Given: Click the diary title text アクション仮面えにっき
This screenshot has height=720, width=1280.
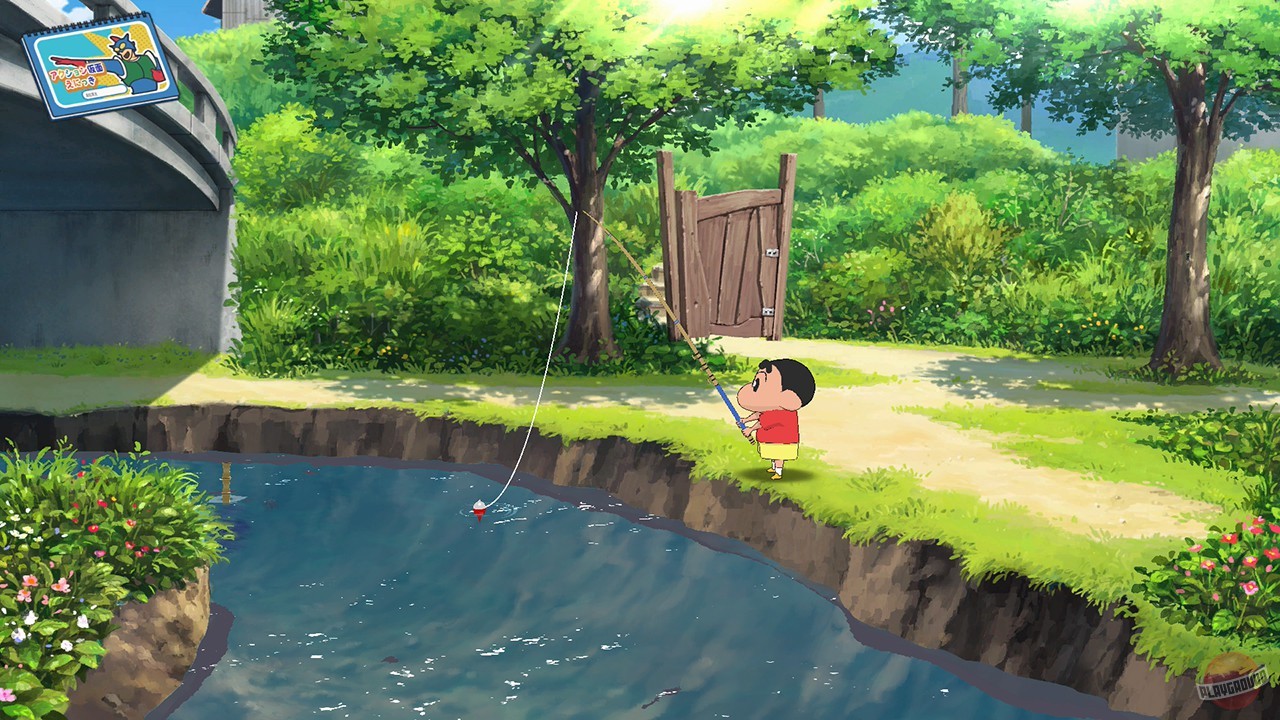Looking at the screenshot, I should [75, 74].
